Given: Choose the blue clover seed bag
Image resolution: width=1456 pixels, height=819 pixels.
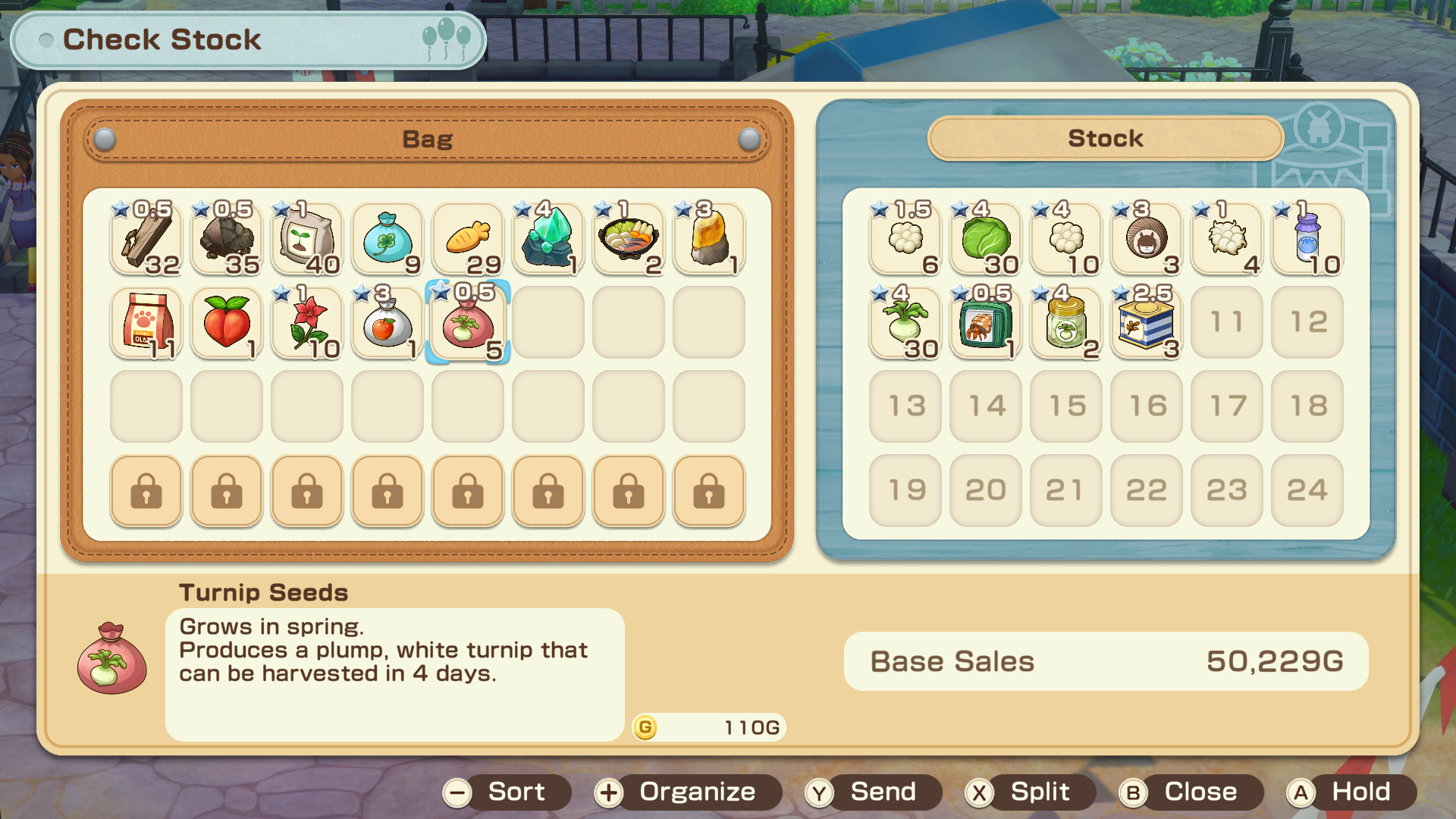Looking at the screenshot, I should pos(388,240).
